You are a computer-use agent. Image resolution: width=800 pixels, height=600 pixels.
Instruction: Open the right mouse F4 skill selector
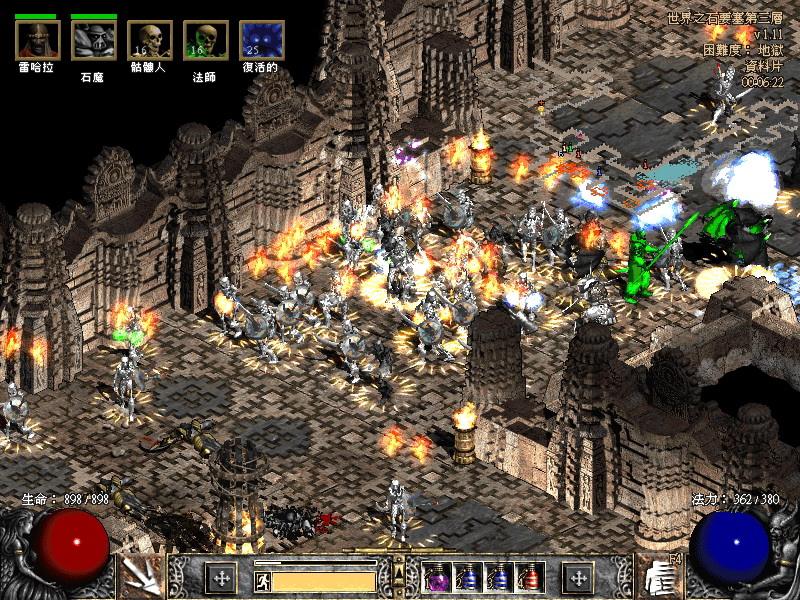coord(659,576)
